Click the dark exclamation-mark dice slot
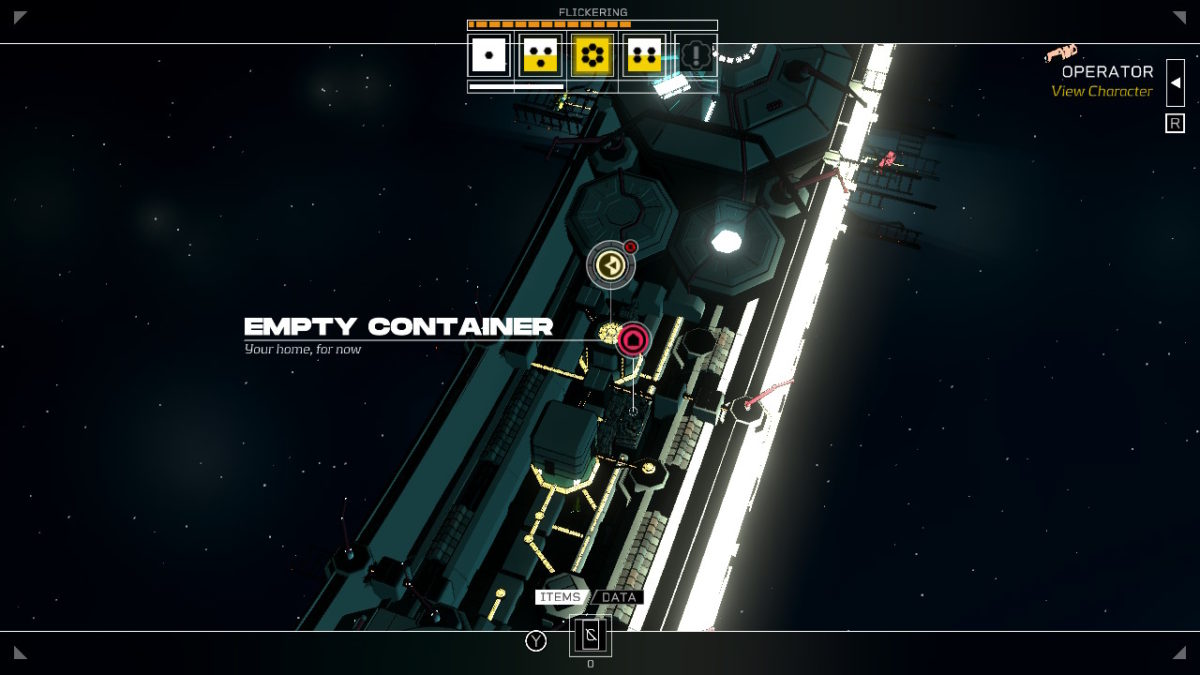This screenshot has height=675, width=1200. [x=696, y=56]
